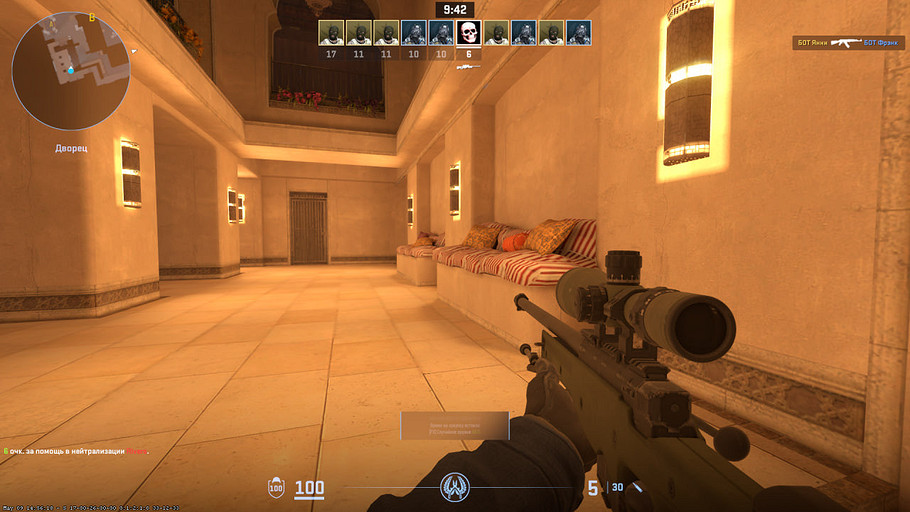Select the cyan player dot on the minimap
Viewport: 910px width, 512px height.
71,70
